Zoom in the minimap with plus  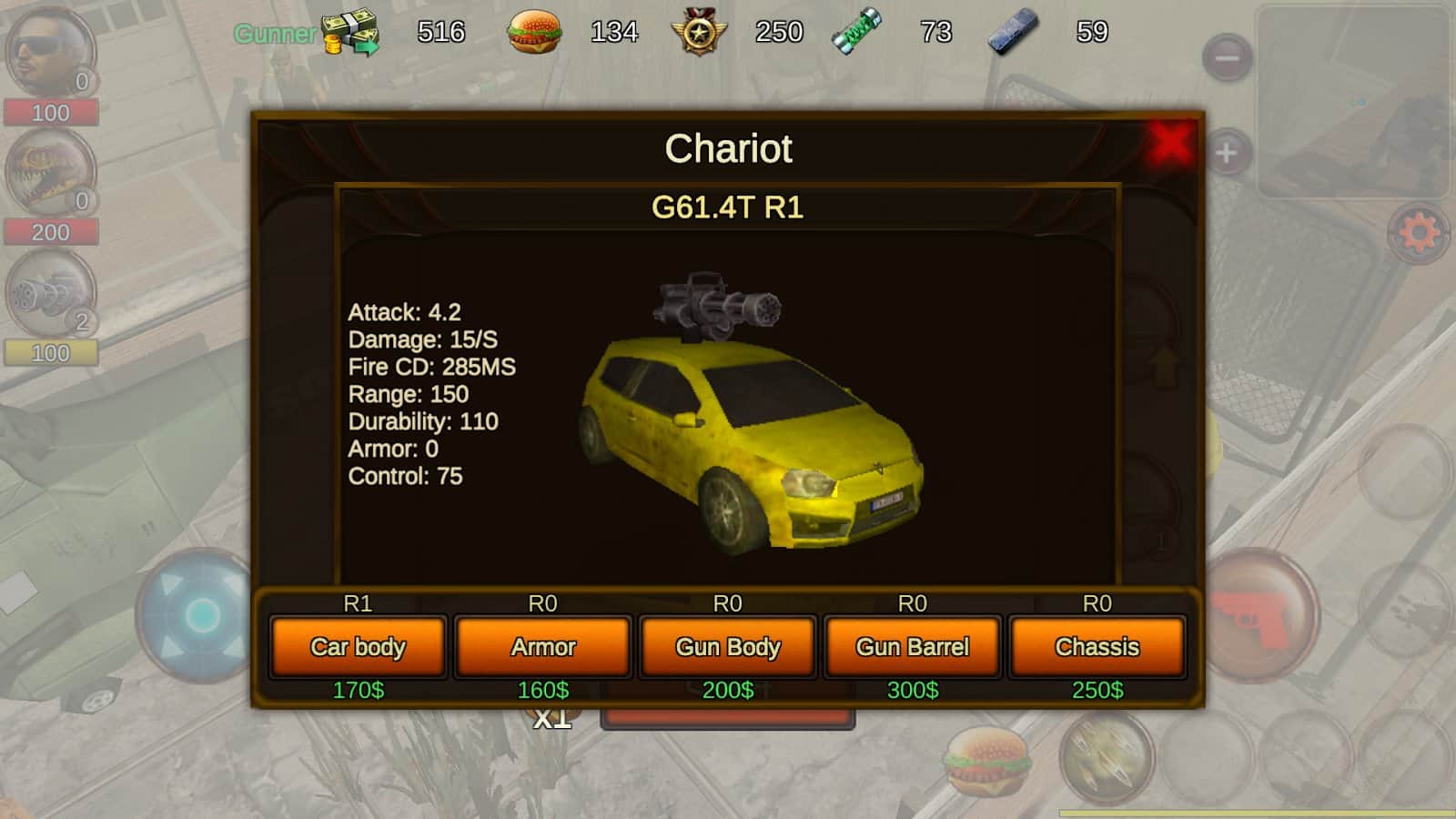click(x=1227, y=153)
